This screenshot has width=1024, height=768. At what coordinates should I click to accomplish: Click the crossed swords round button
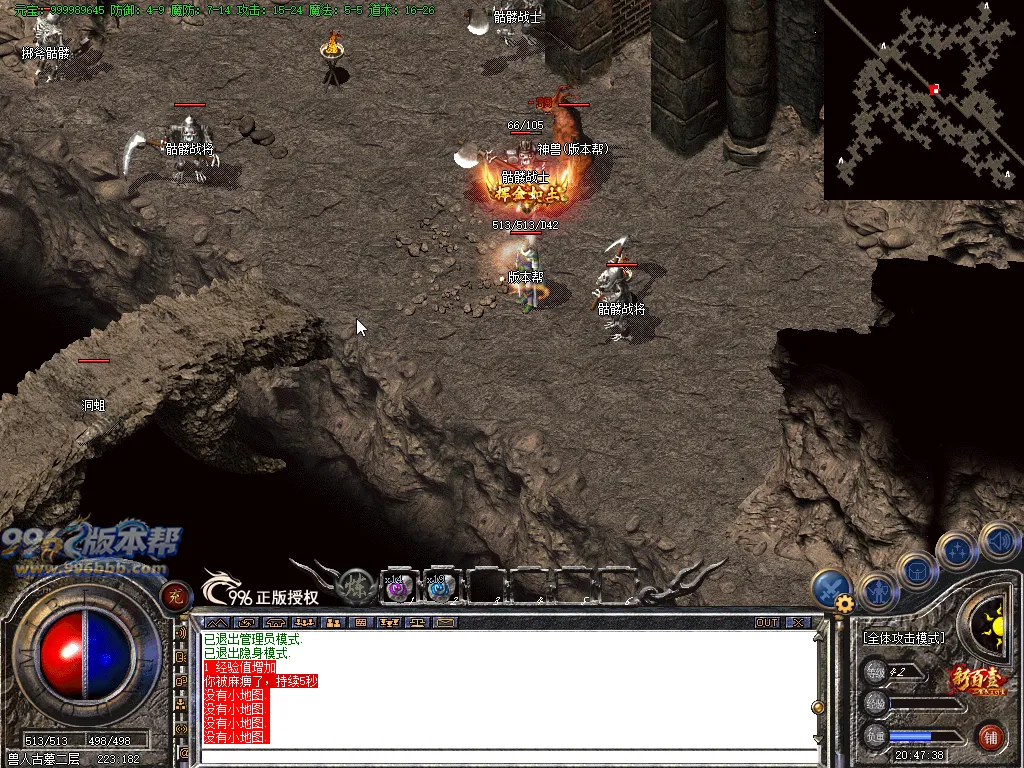[x=831, y=588]
